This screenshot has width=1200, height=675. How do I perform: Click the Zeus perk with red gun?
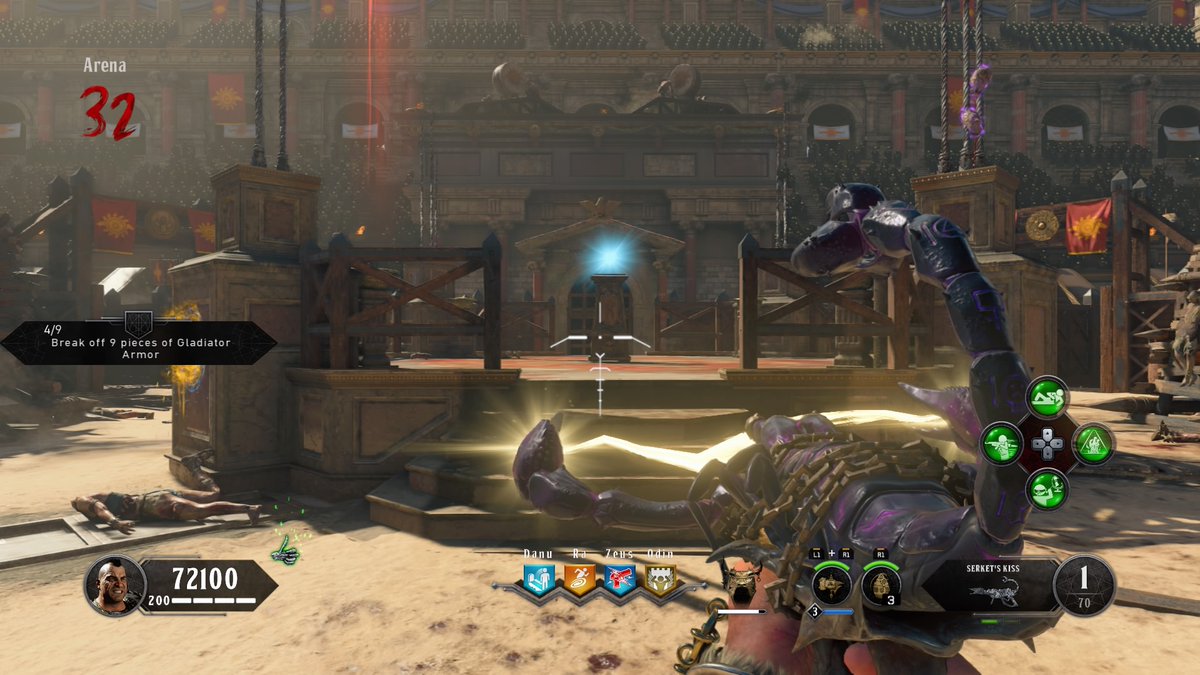tap(619, 579)
